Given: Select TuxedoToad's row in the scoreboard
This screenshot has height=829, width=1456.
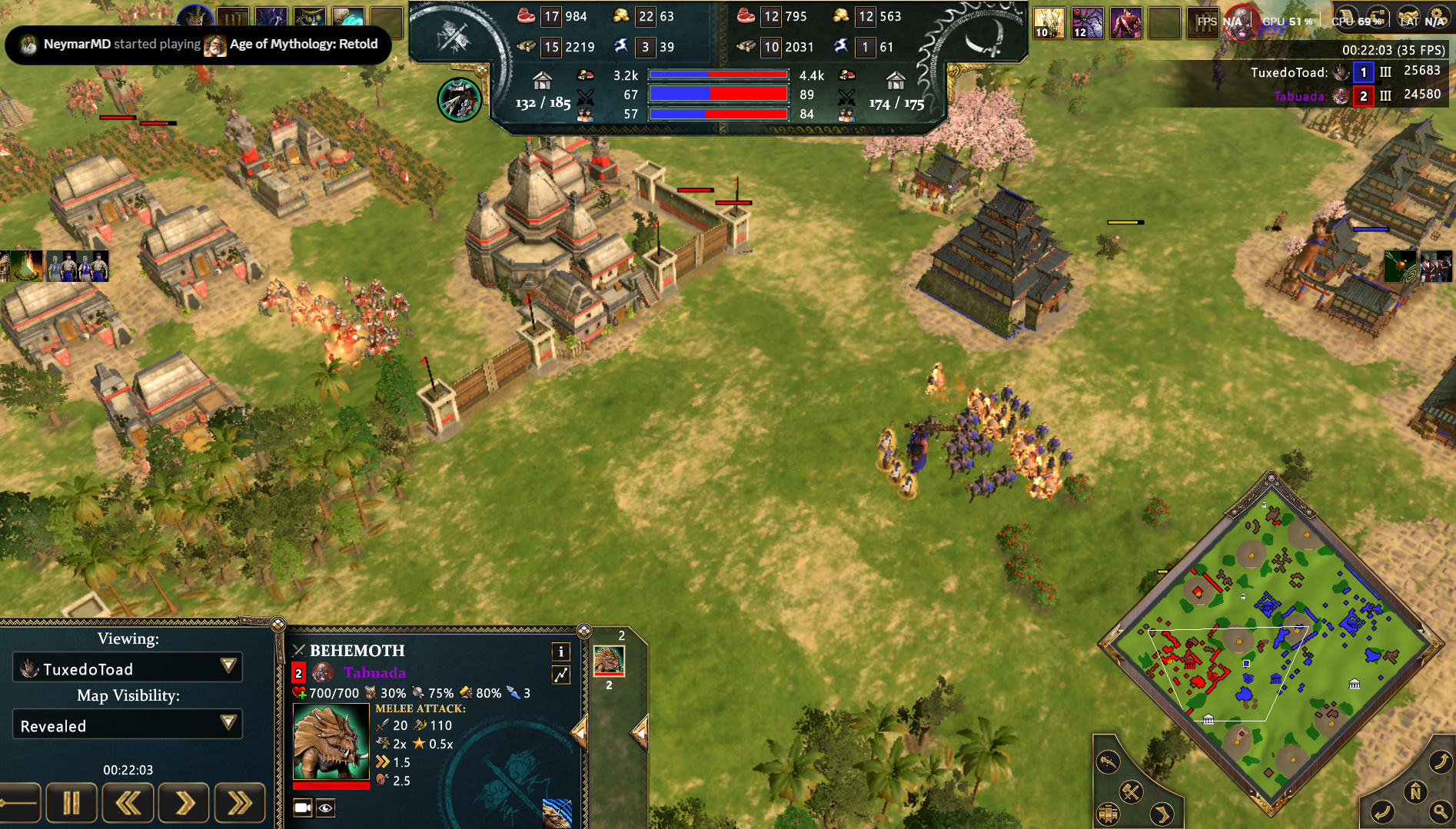Looking at the screenshot, I should 1345,72.
